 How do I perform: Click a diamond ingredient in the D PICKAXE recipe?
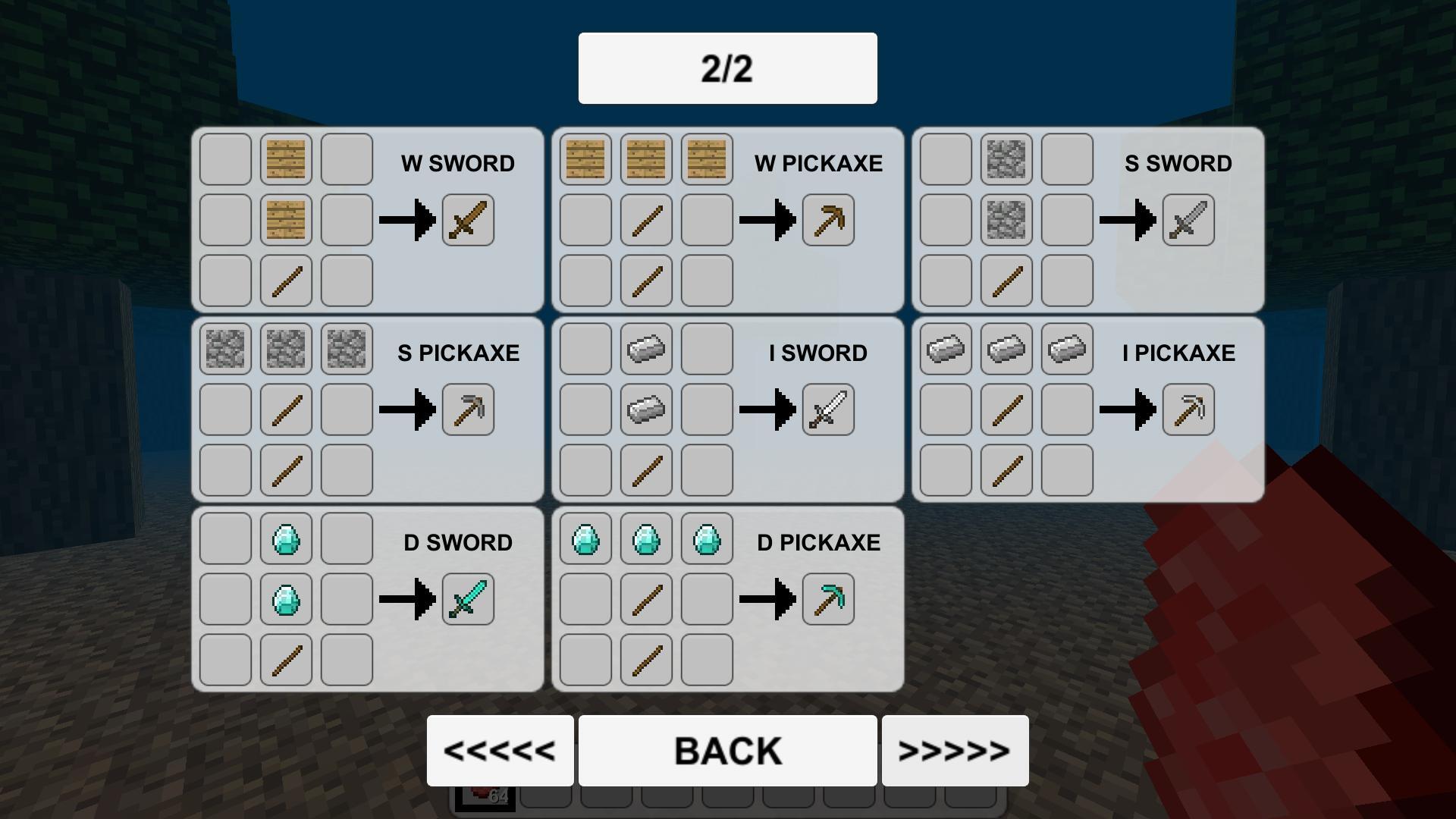(x=645, y=540)
